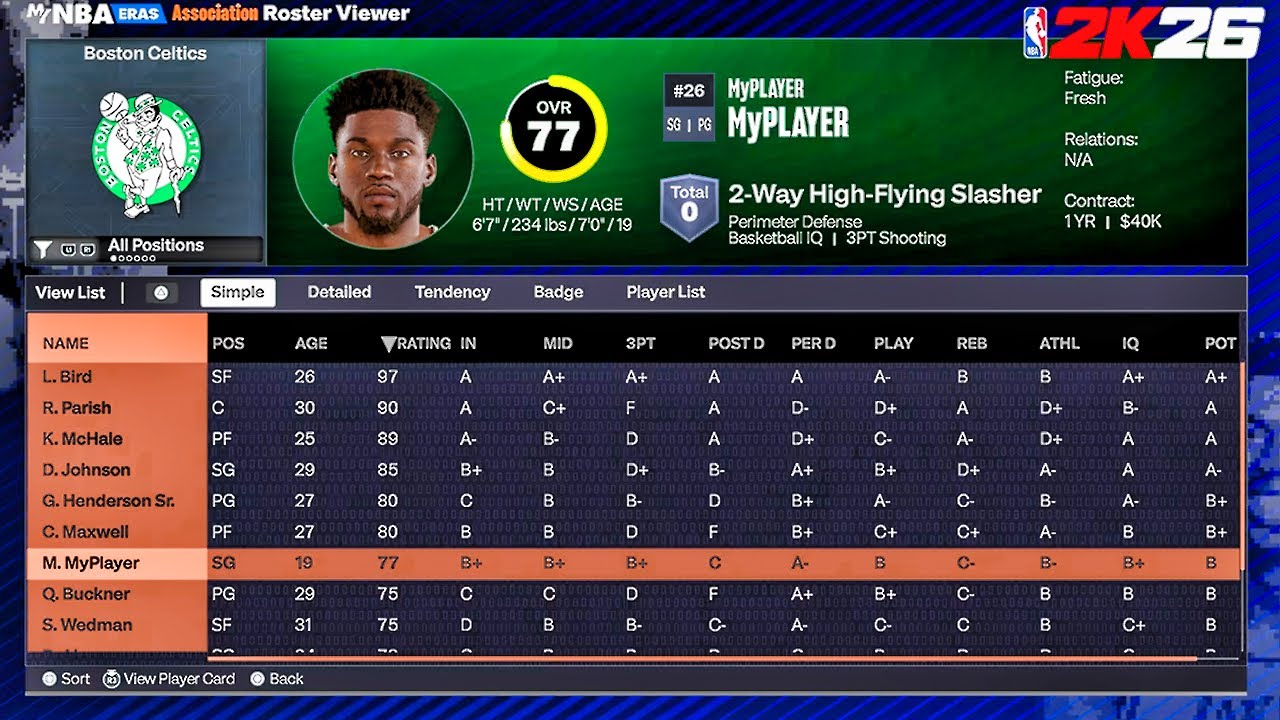The width and height of the screenshot is (1280, 720).
Task: Open the All Positions filter
Action: 155,246
